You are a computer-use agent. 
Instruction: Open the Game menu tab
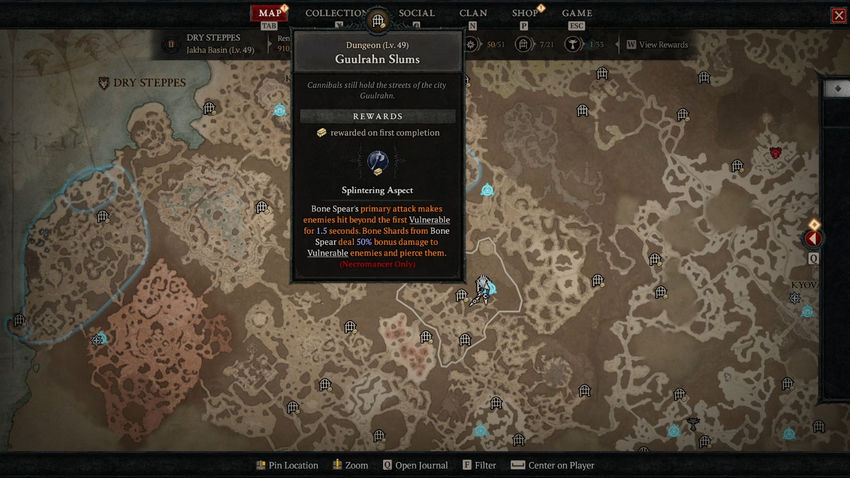577,13
